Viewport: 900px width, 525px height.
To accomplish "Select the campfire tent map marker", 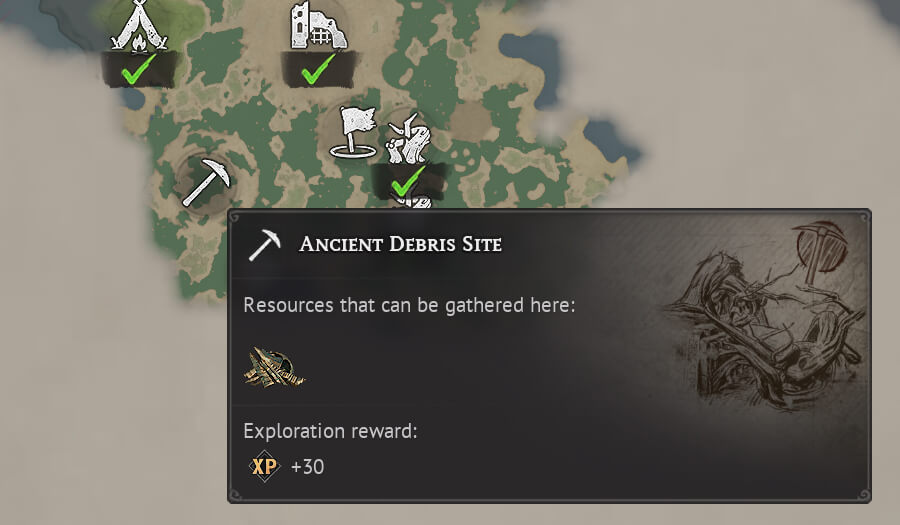I will pyautogui.click(x=137, y=26).
